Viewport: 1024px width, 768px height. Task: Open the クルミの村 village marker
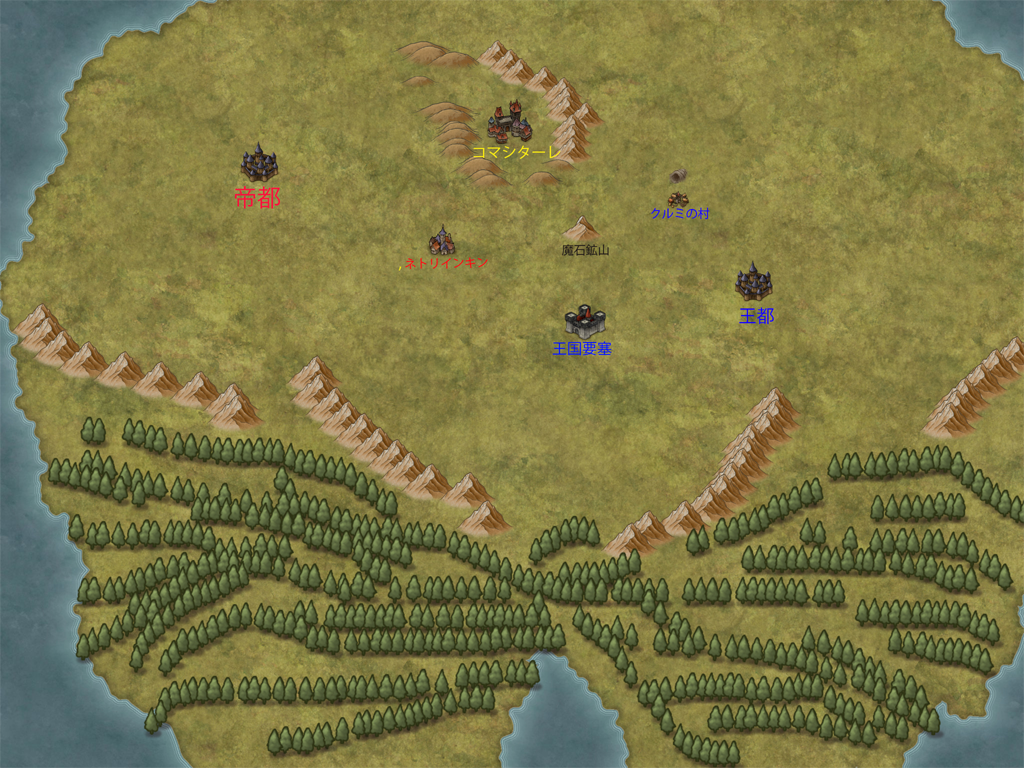[x=678, y=194]
